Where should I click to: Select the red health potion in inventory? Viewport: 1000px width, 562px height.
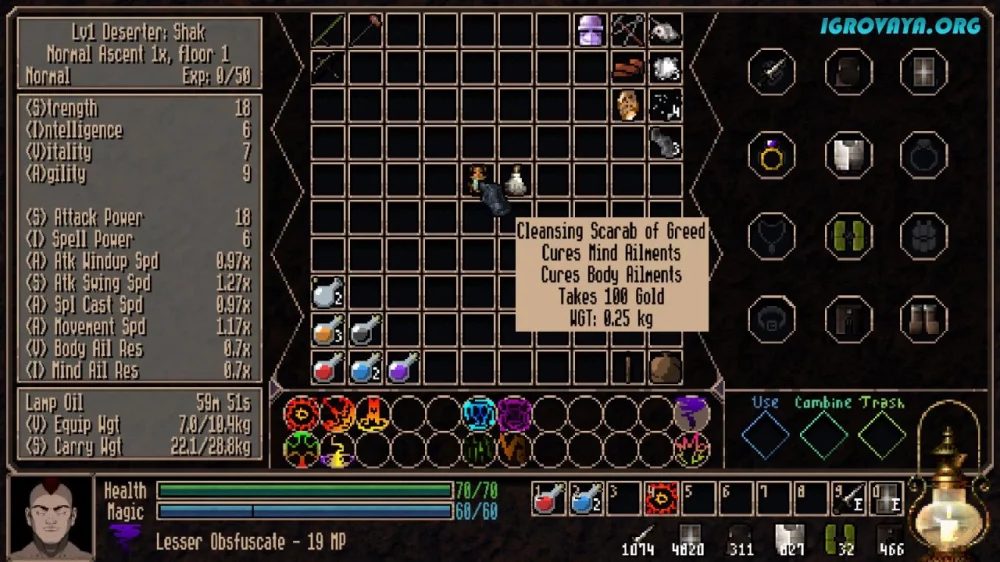click(x=326, y=368)
